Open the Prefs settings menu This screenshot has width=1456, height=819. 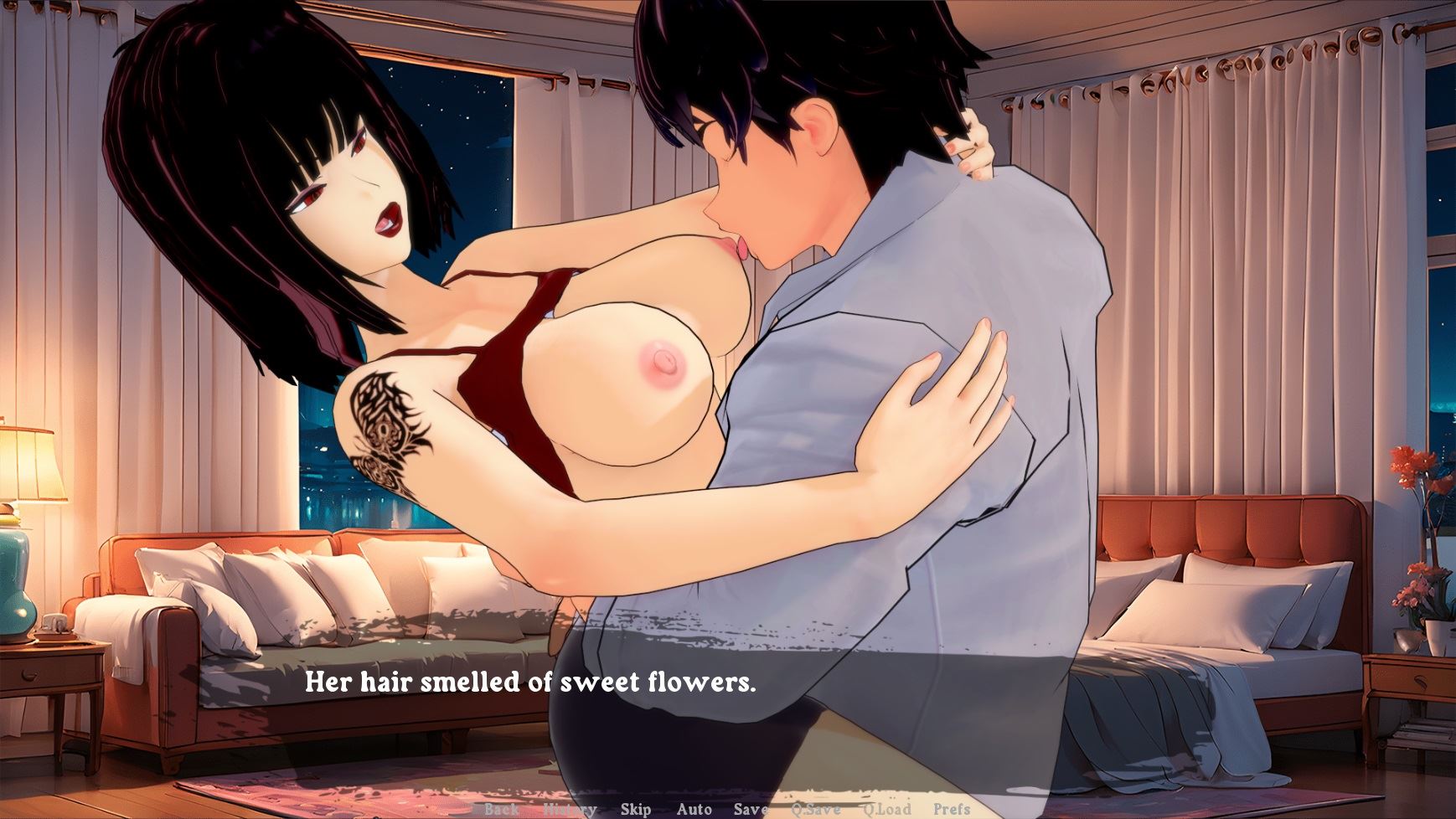pos(952,809)
